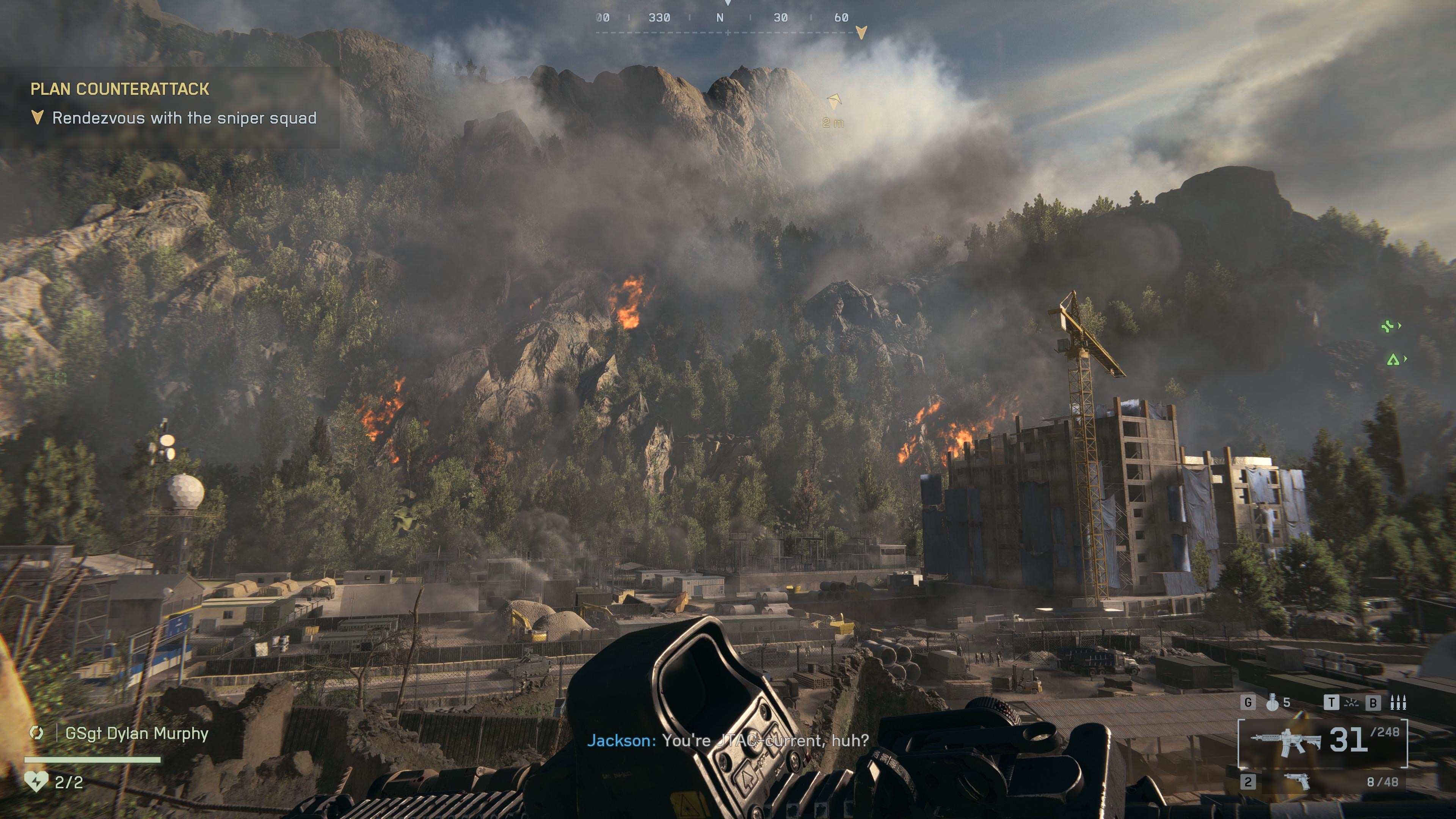The image size is (1456, 819).
Task: Switch to the pistol sidearm slot
Action: tap(1297, 782)
